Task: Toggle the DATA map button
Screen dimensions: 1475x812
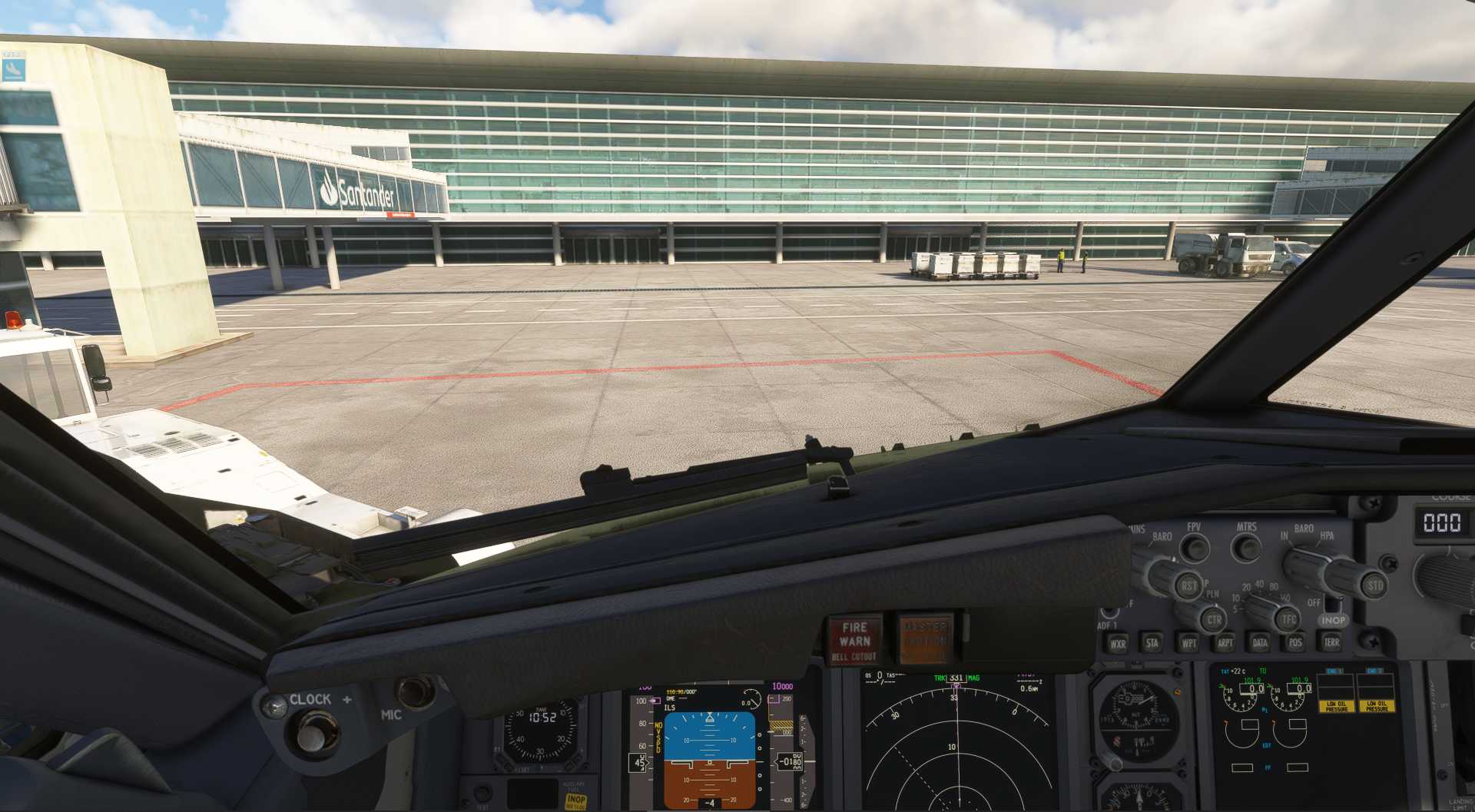Action: [1260, 642]
